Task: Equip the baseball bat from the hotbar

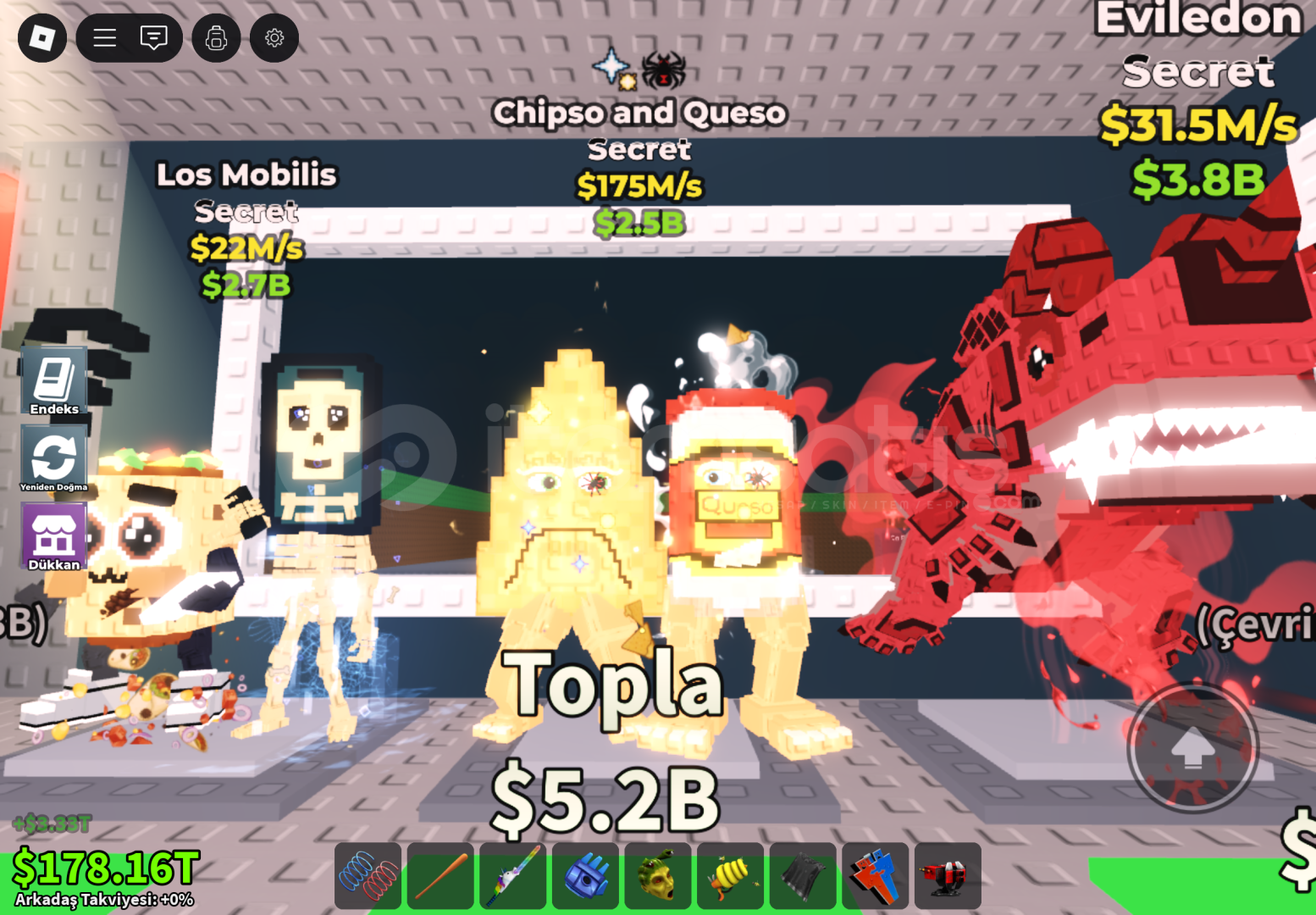Action: [440, 875]
